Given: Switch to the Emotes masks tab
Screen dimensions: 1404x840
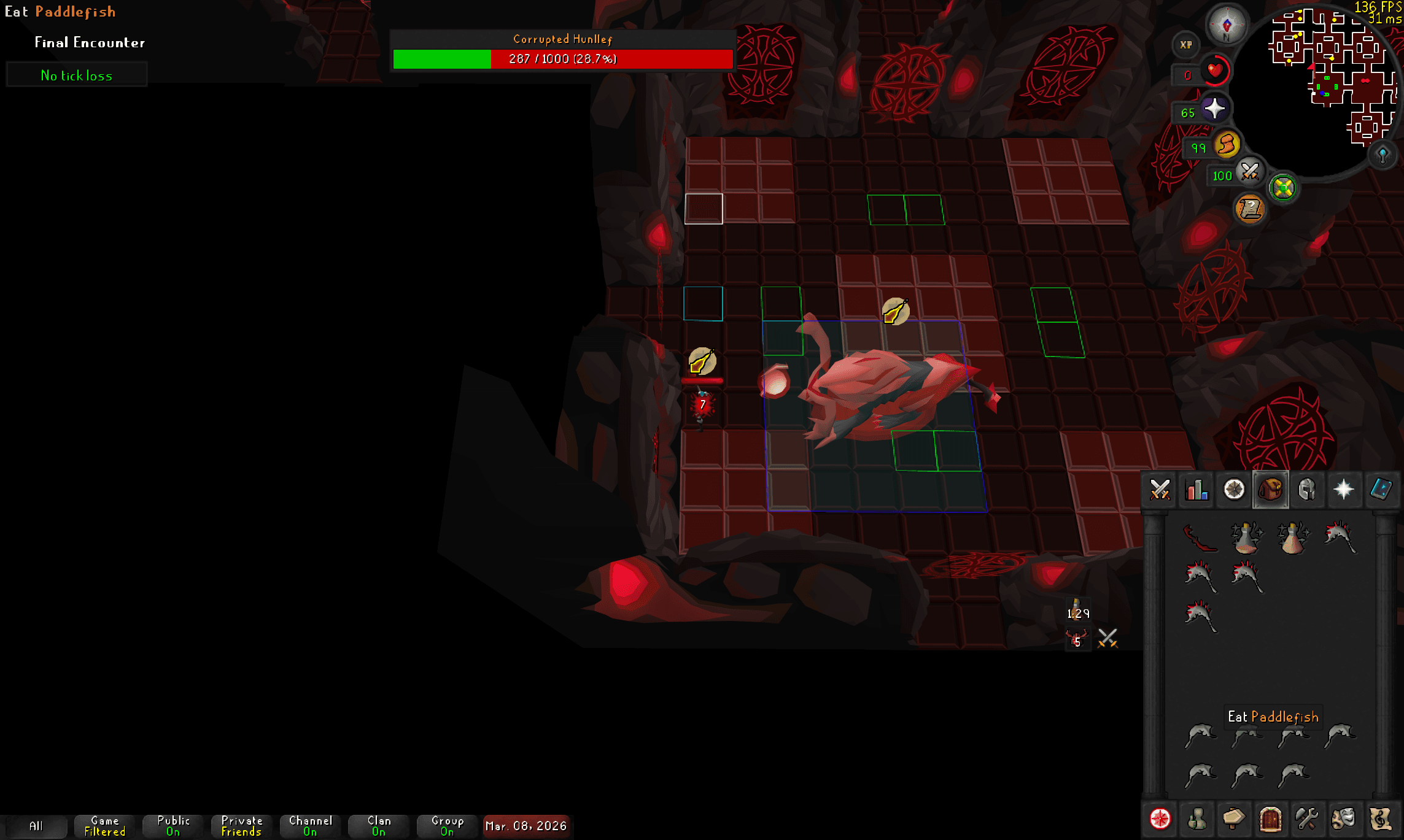Looking at the screenshot, I should [x=1344, y=819].
